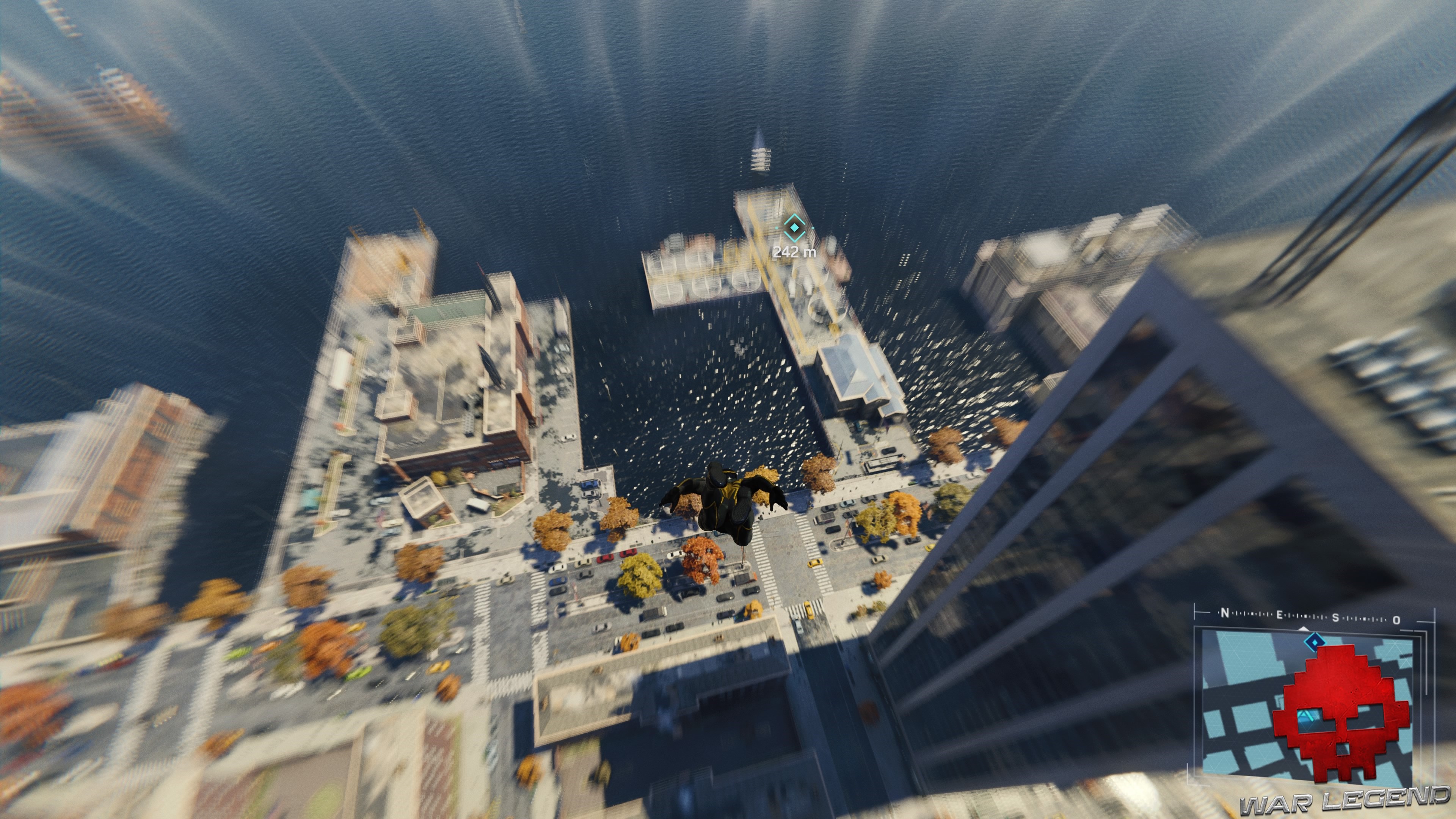The image size is (1456, 819).
Task: Select the compass heading pointer under the E
Action: (1304, 630)
